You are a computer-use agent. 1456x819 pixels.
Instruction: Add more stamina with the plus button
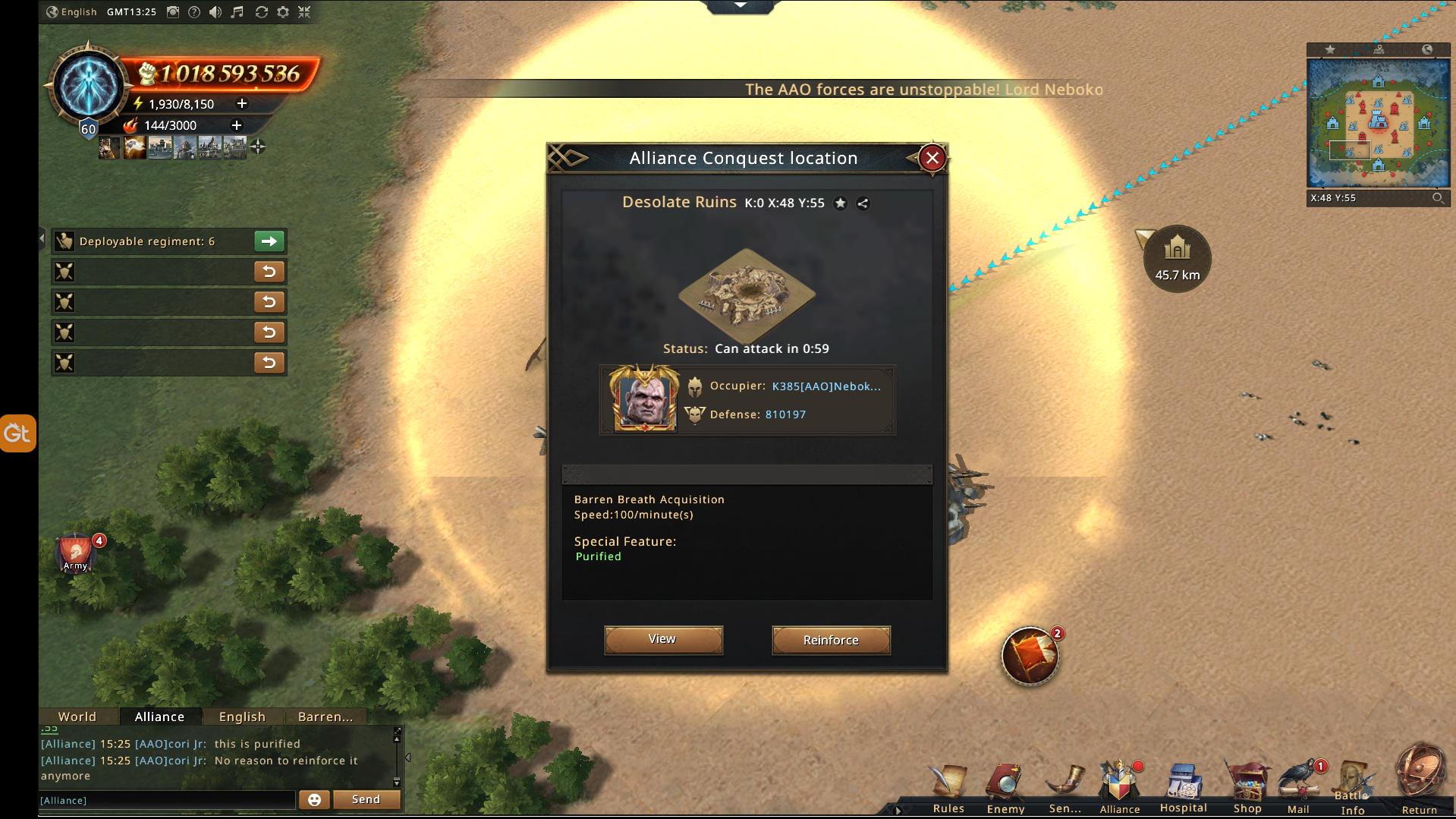click(242, 103)
